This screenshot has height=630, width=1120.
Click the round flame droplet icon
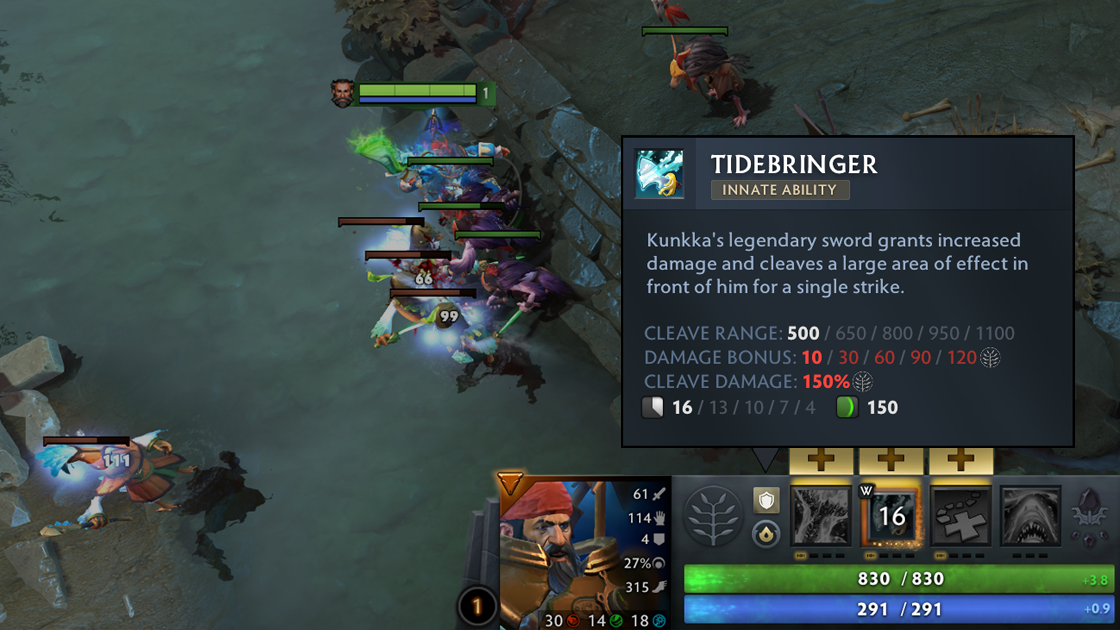(766, 534)
